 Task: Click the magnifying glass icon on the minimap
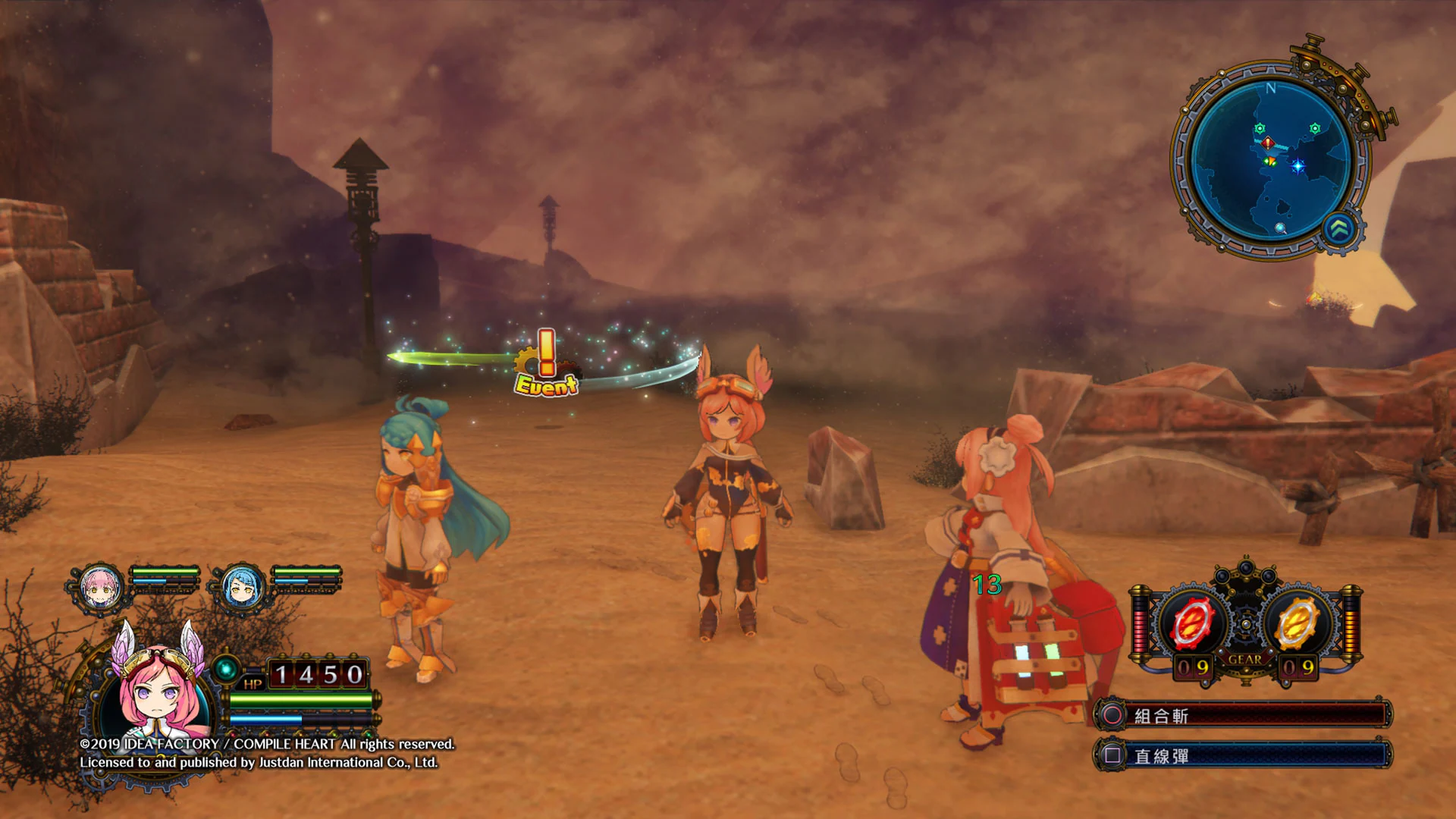click(x=1280, y=229)
